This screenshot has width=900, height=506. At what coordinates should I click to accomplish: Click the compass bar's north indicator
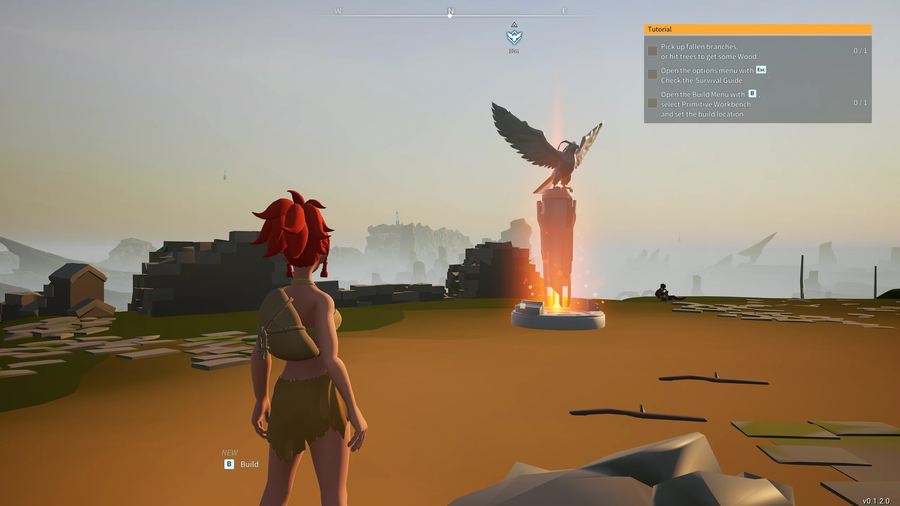450,12
